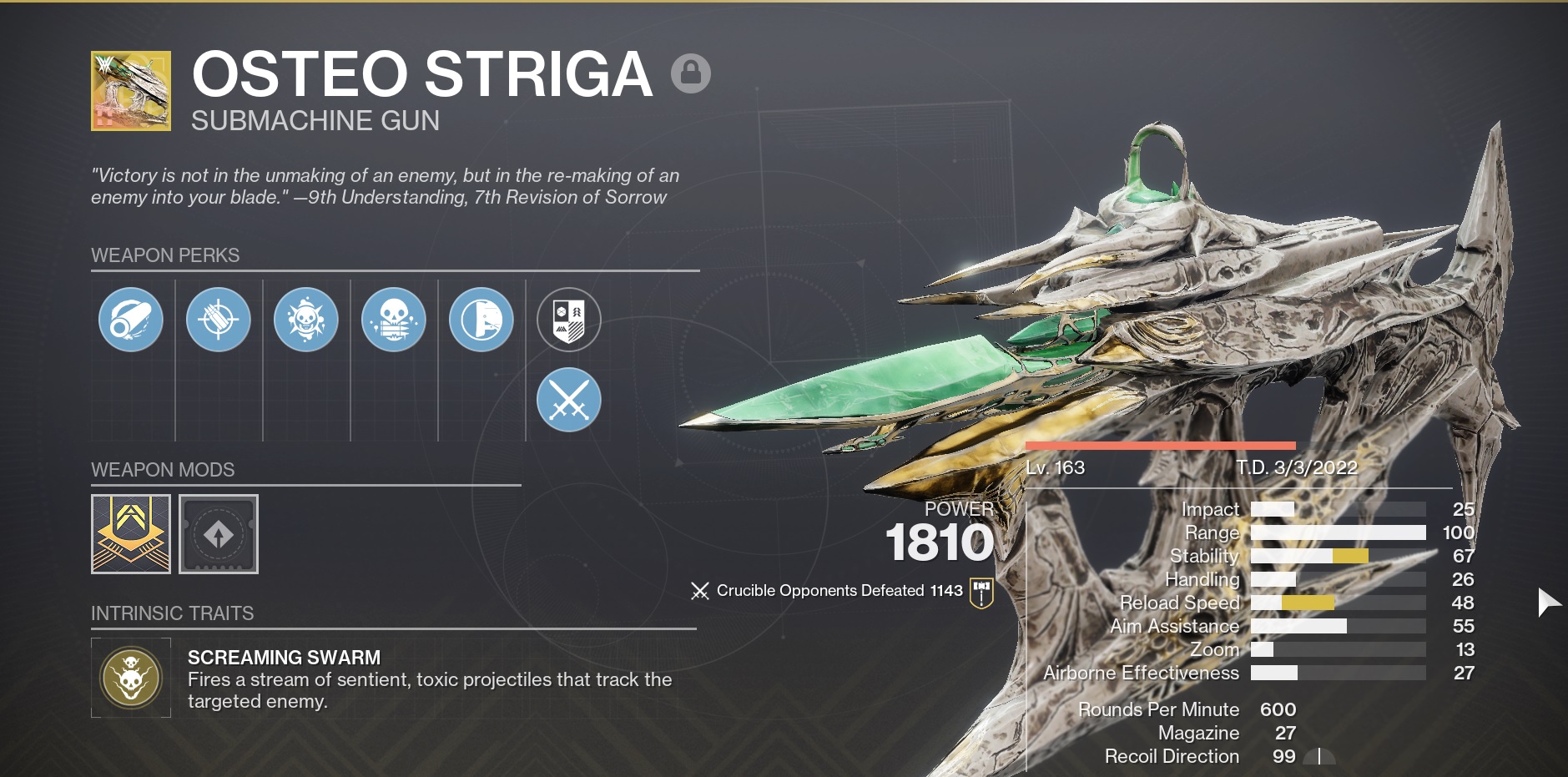The width and height of the screenshot is (1568, 777).
Task: Click the skull and magazine perk icon
Action: coord(394,320)
